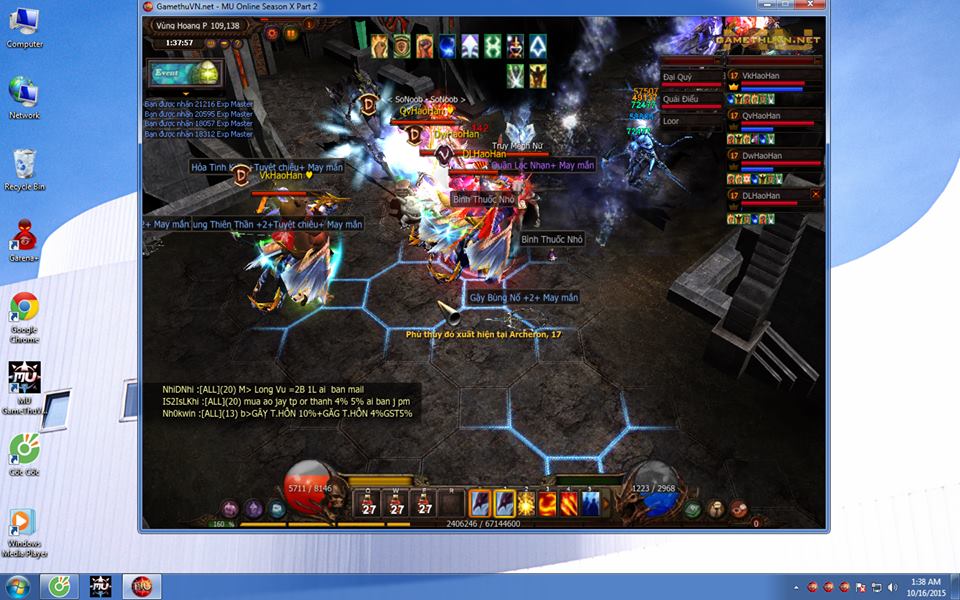Remove DLHaoHan using the red X
Image resolution: width=960 pixels, height=600 pixels.
pyautogui.click(x=816, y=194)
